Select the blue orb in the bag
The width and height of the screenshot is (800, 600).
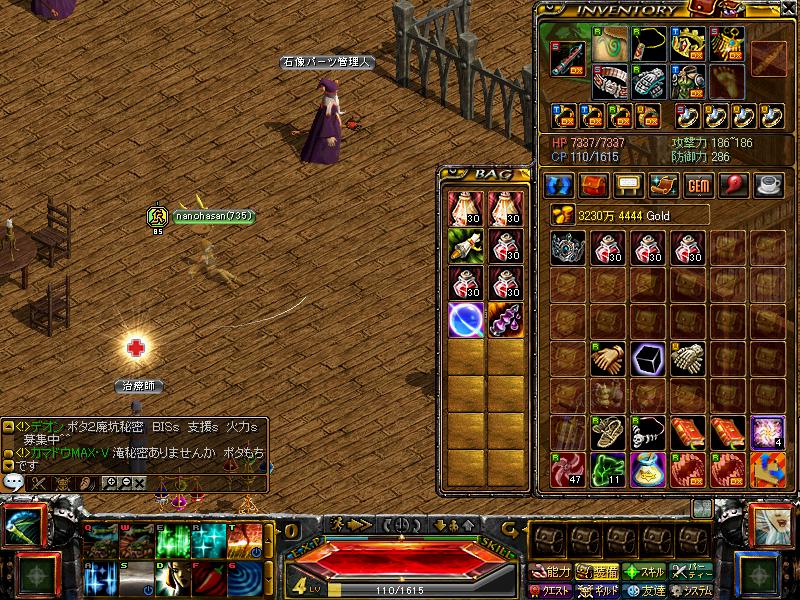(x=465, y=319)
